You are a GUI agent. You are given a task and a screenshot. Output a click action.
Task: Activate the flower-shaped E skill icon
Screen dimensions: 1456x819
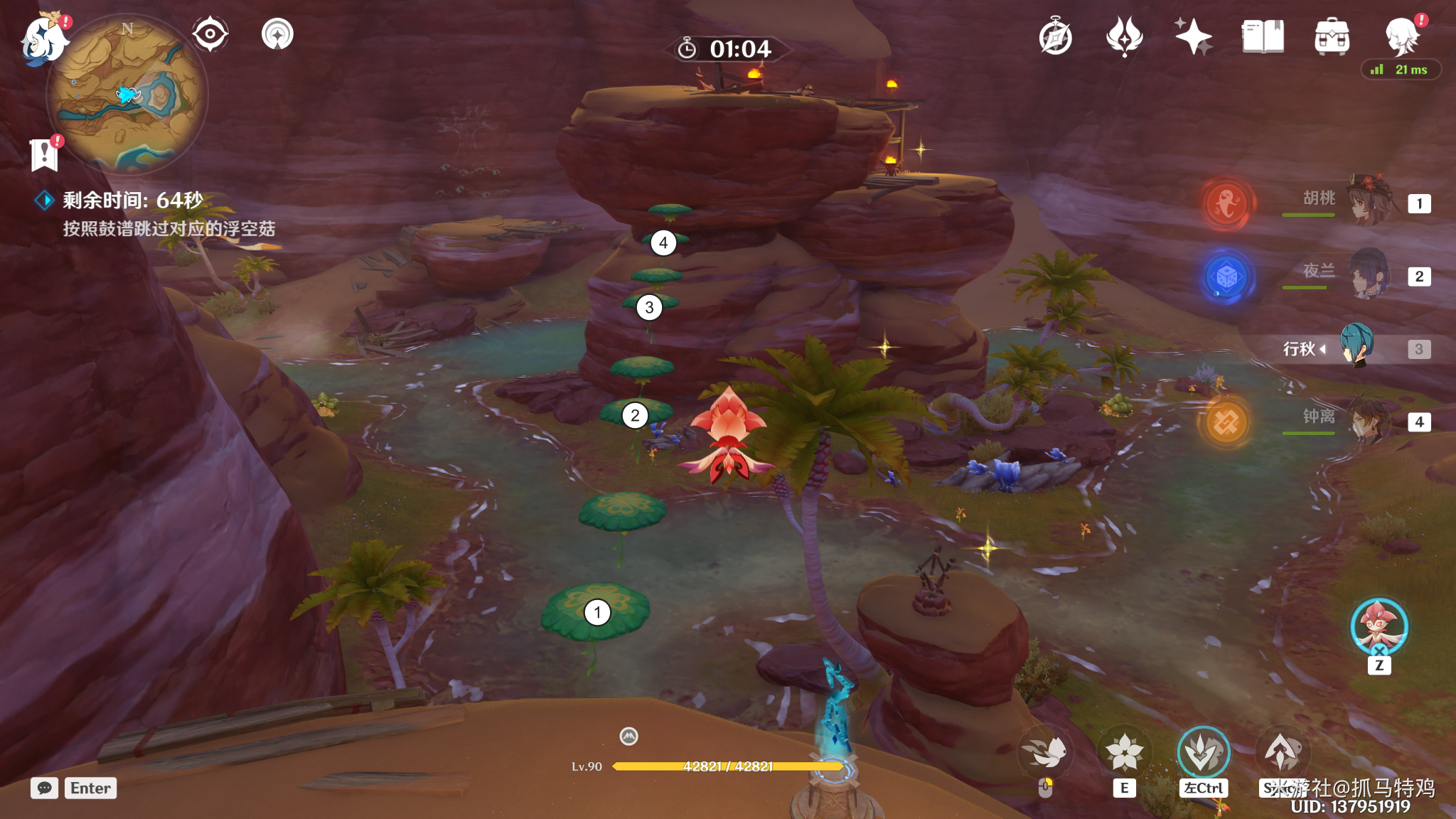[x=1124, y=752]
